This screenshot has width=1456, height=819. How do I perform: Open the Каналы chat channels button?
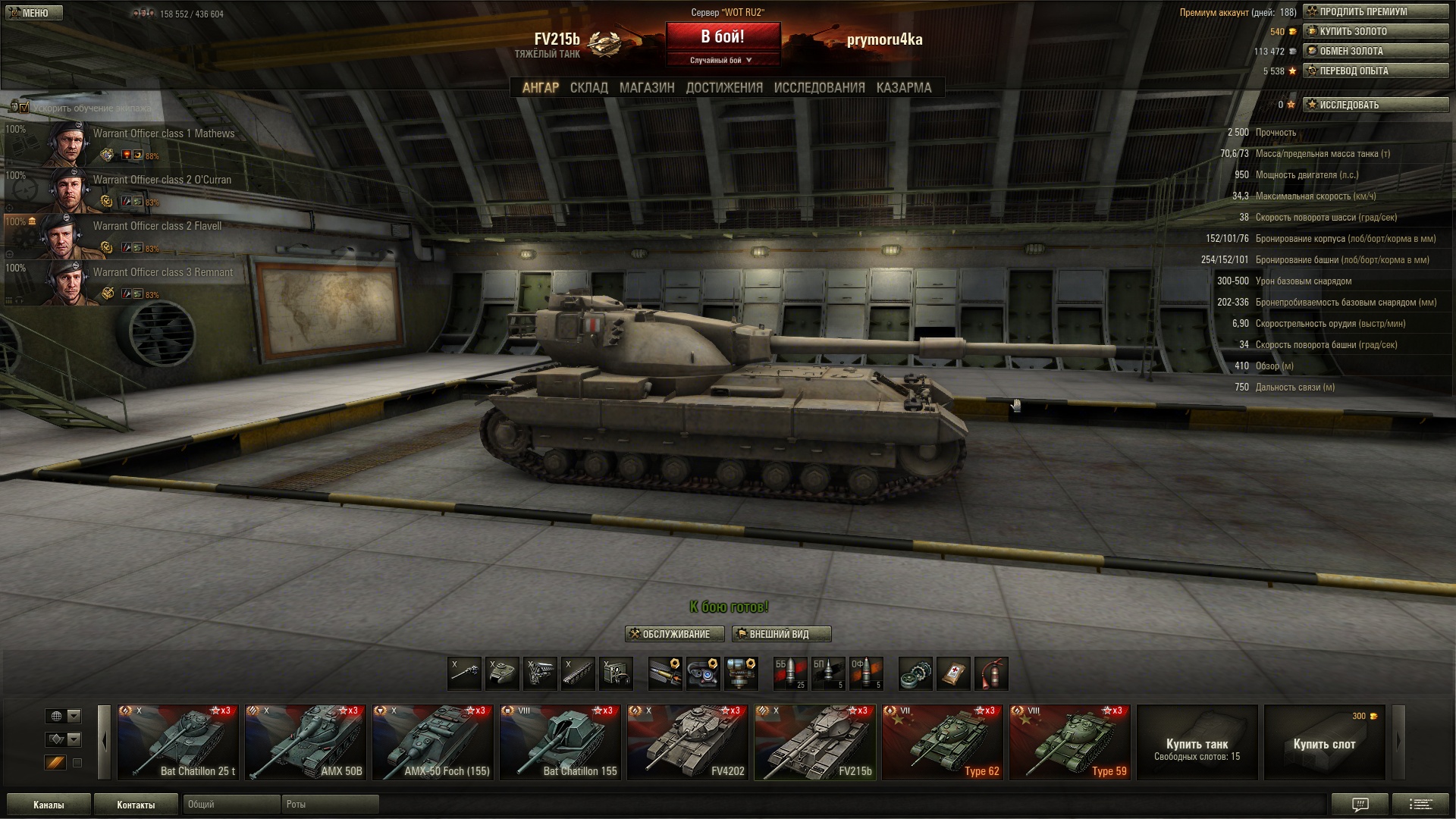pos(49,805)
